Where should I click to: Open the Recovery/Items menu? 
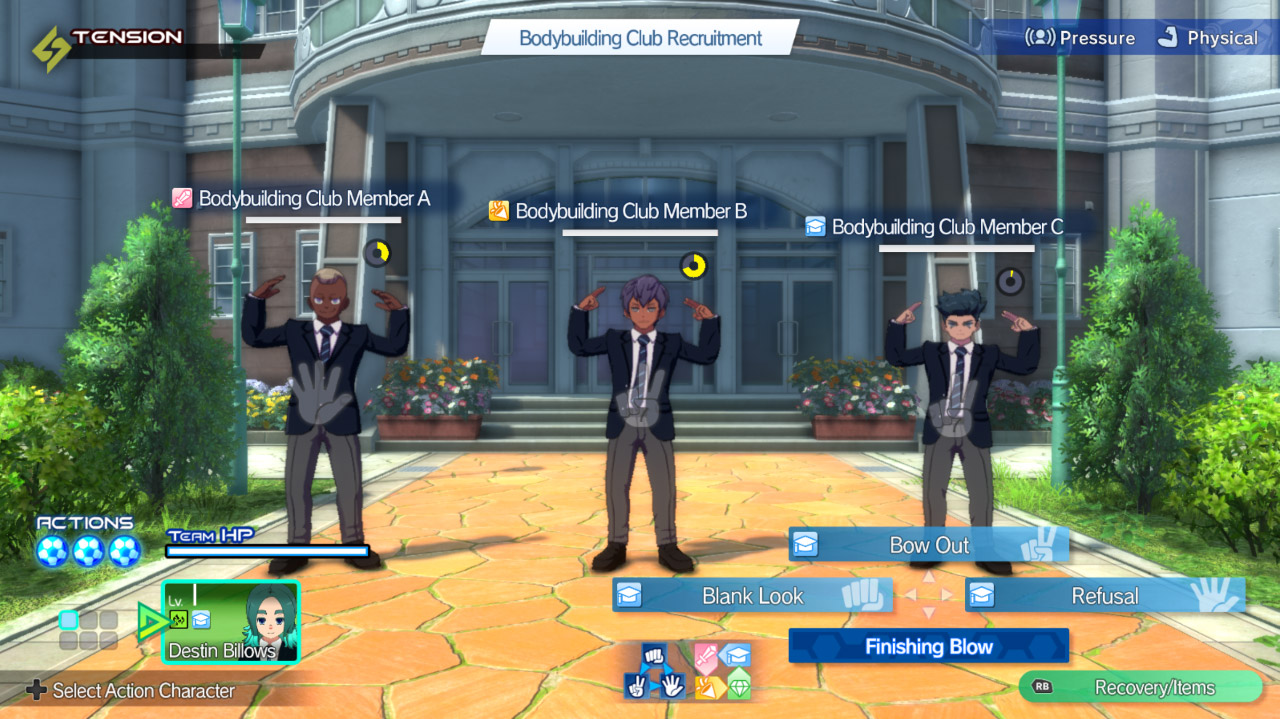tap(1141, 687)
